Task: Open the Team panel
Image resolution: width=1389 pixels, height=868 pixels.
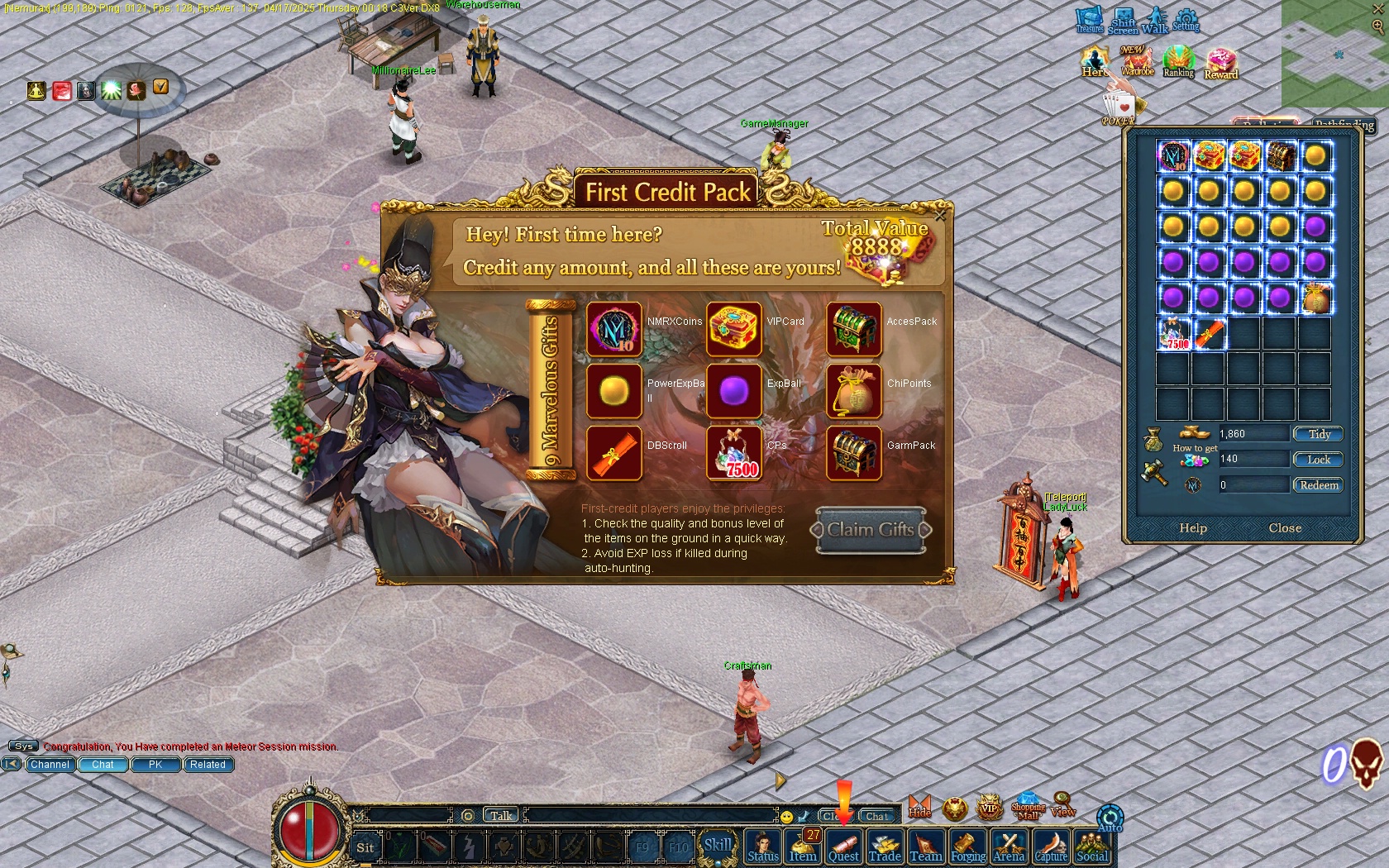Action: (x=926, y=847)
